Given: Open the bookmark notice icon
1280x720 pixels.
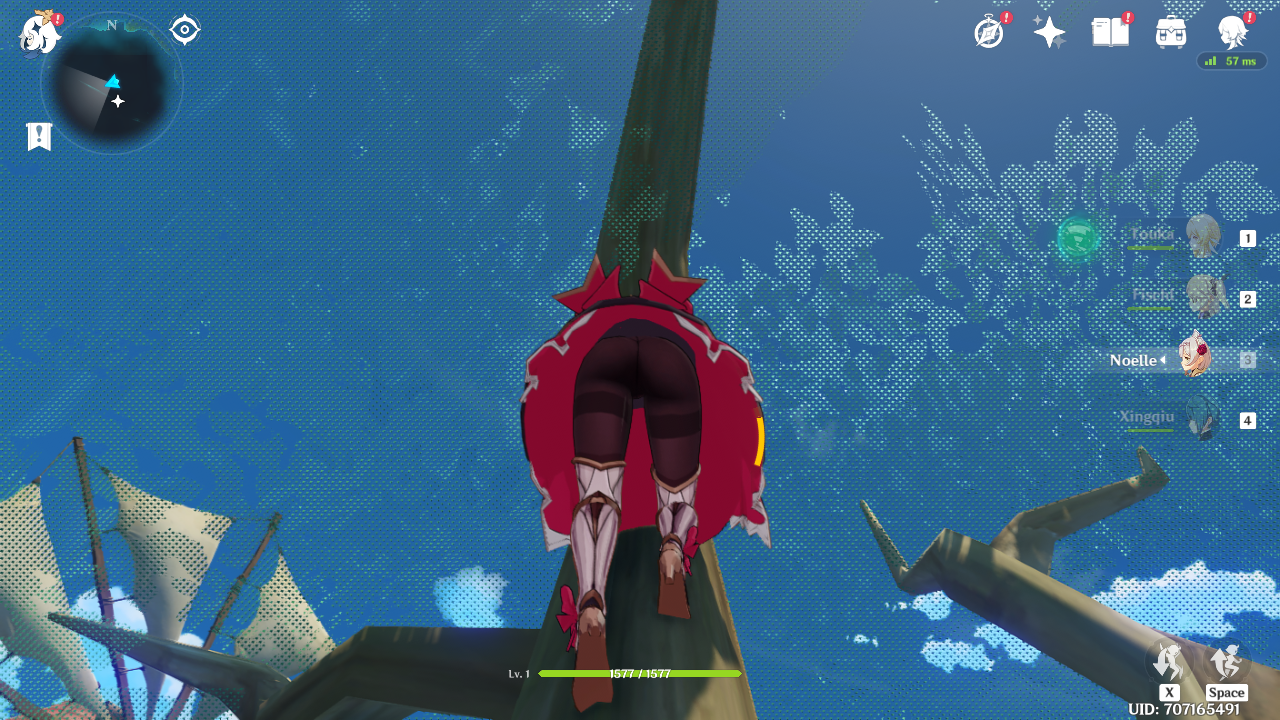Looking at the screenshot, I should (39, 137).
